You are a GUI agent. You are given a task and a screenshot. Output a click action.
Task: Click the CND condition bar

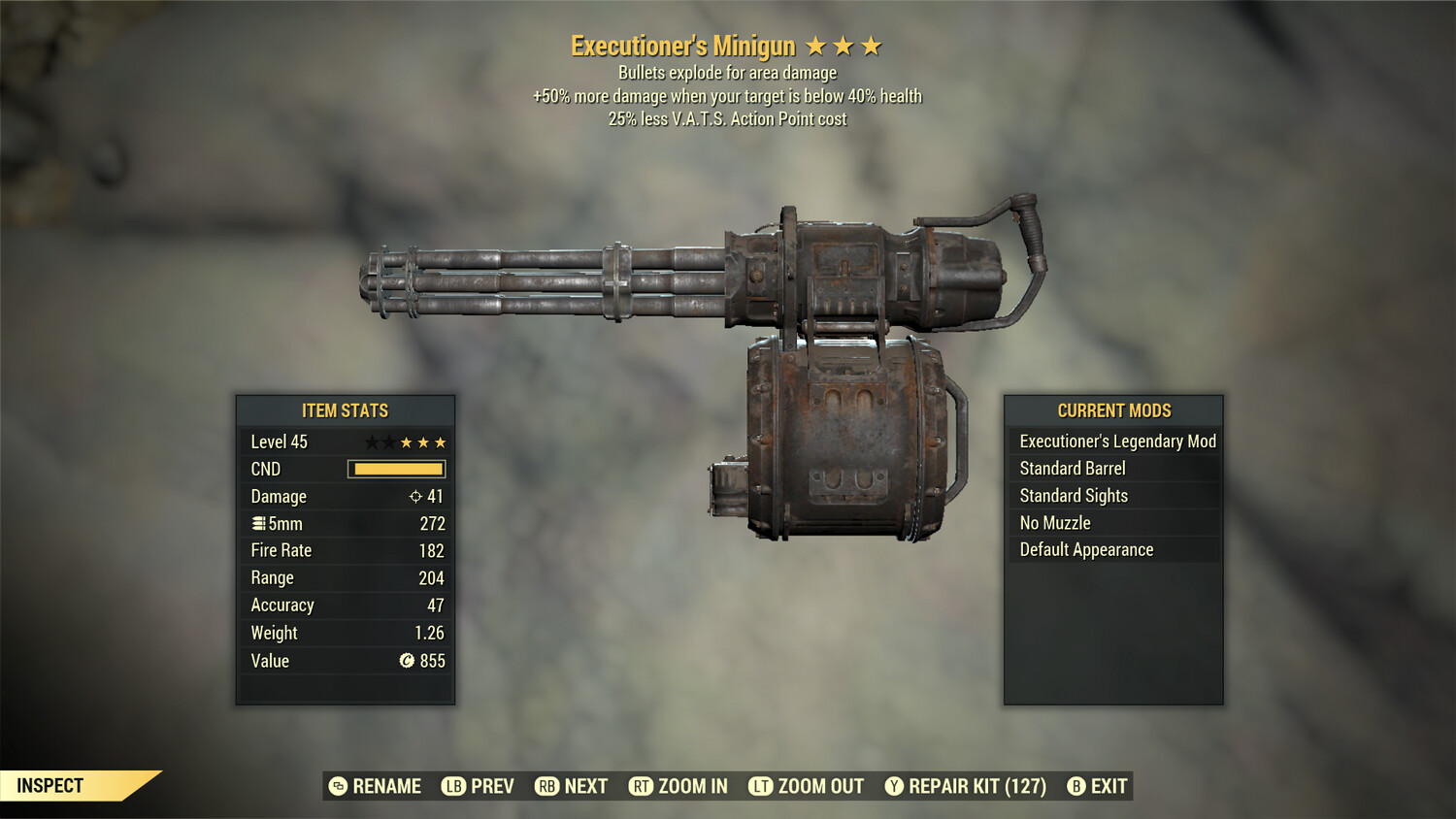pyautogui.click(x=395, y=469)
